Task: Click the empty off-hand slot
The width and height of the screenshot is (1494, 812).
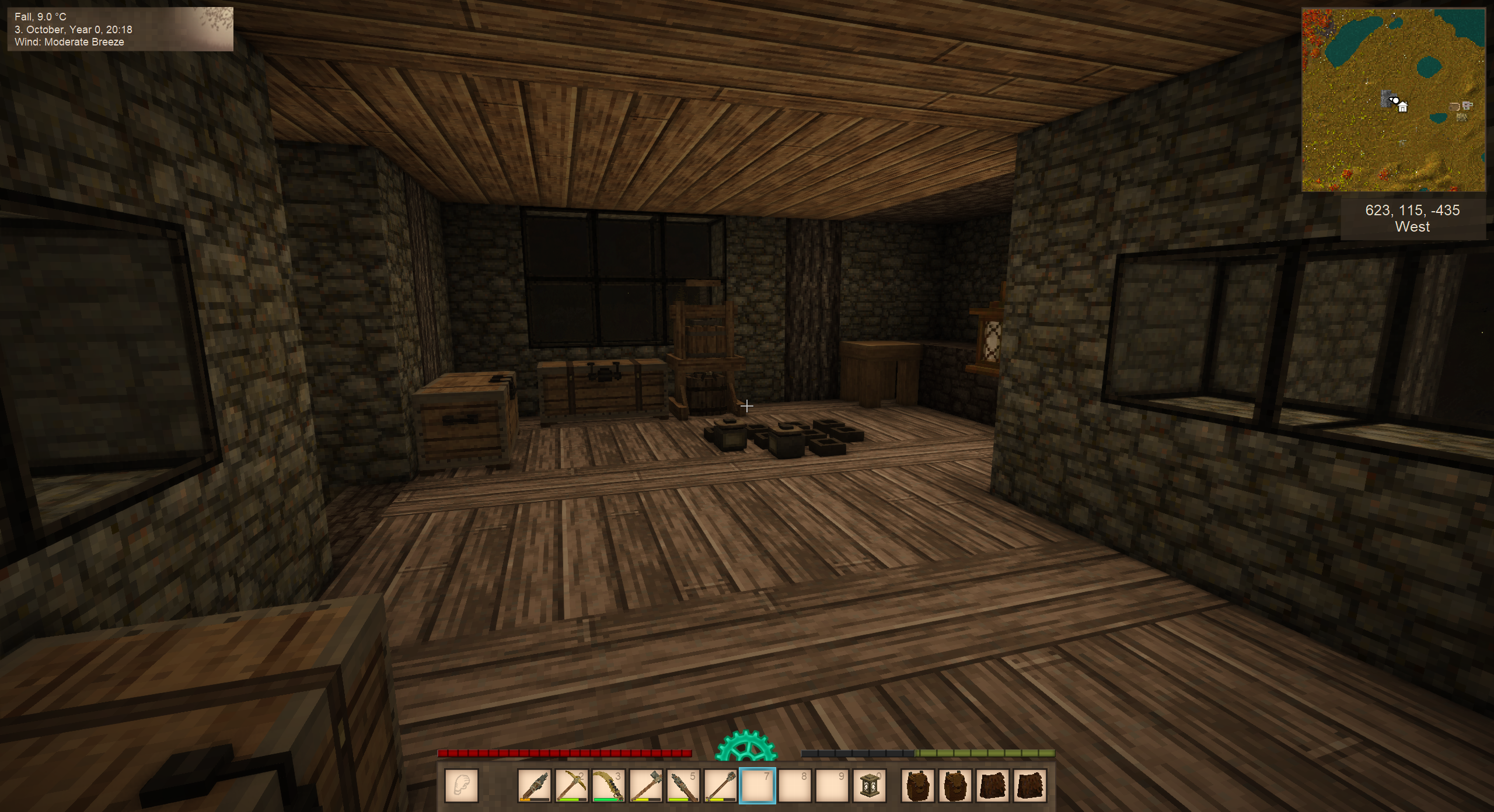Action: 462,786
